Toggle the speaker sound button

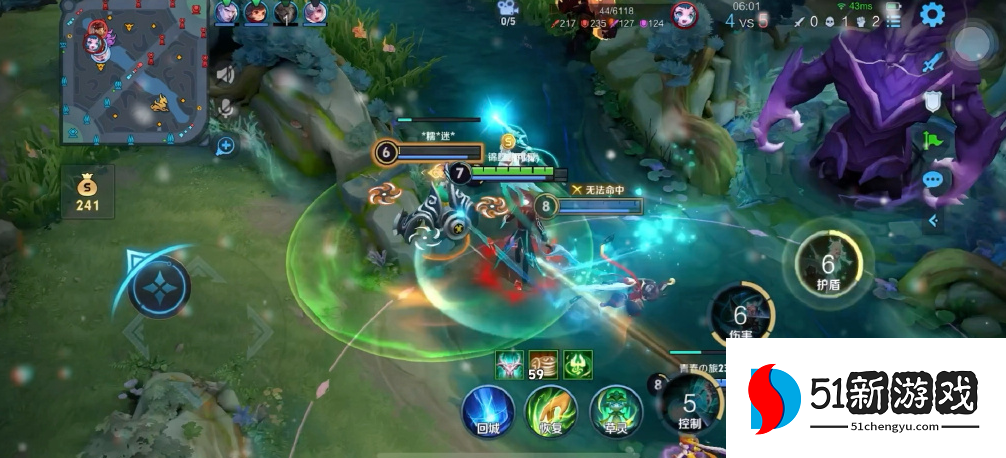(226, 73)
